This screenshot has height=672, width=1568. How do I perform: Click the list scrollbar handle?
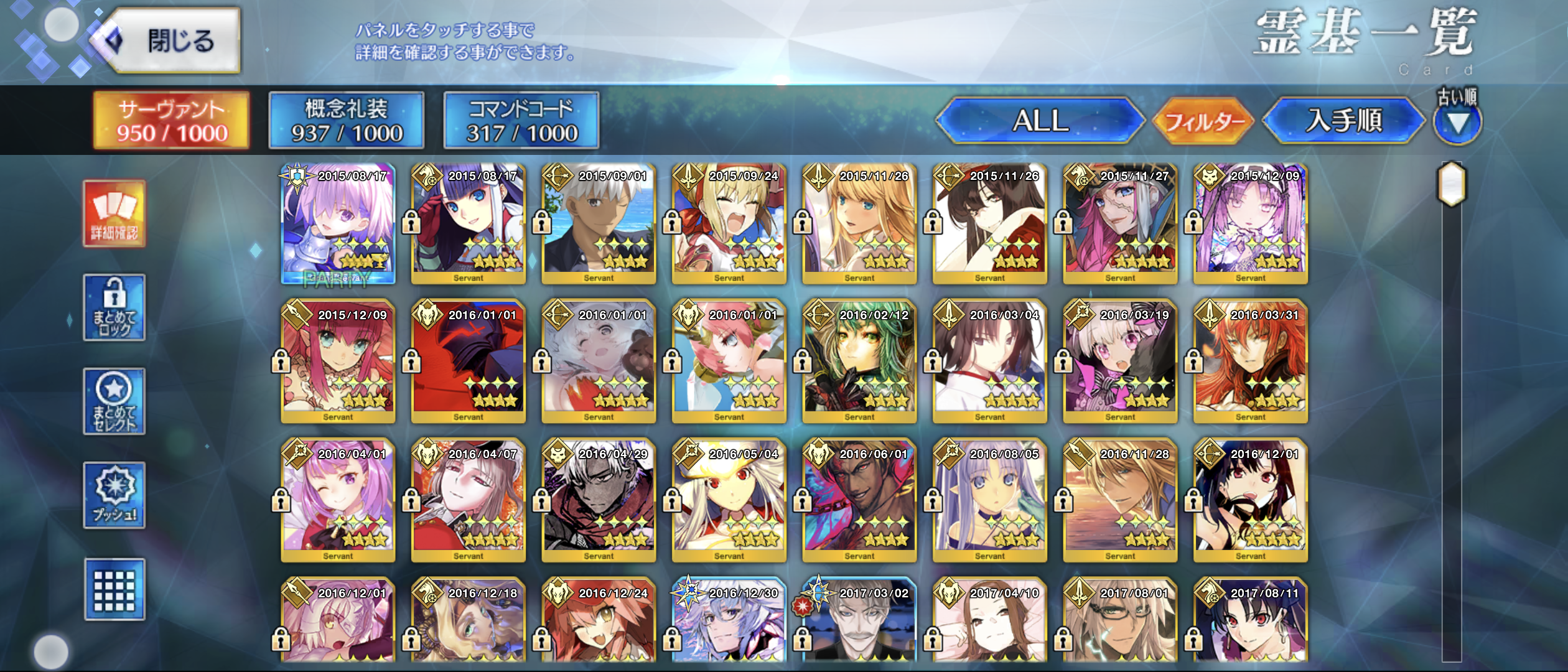click(1452, 184)
